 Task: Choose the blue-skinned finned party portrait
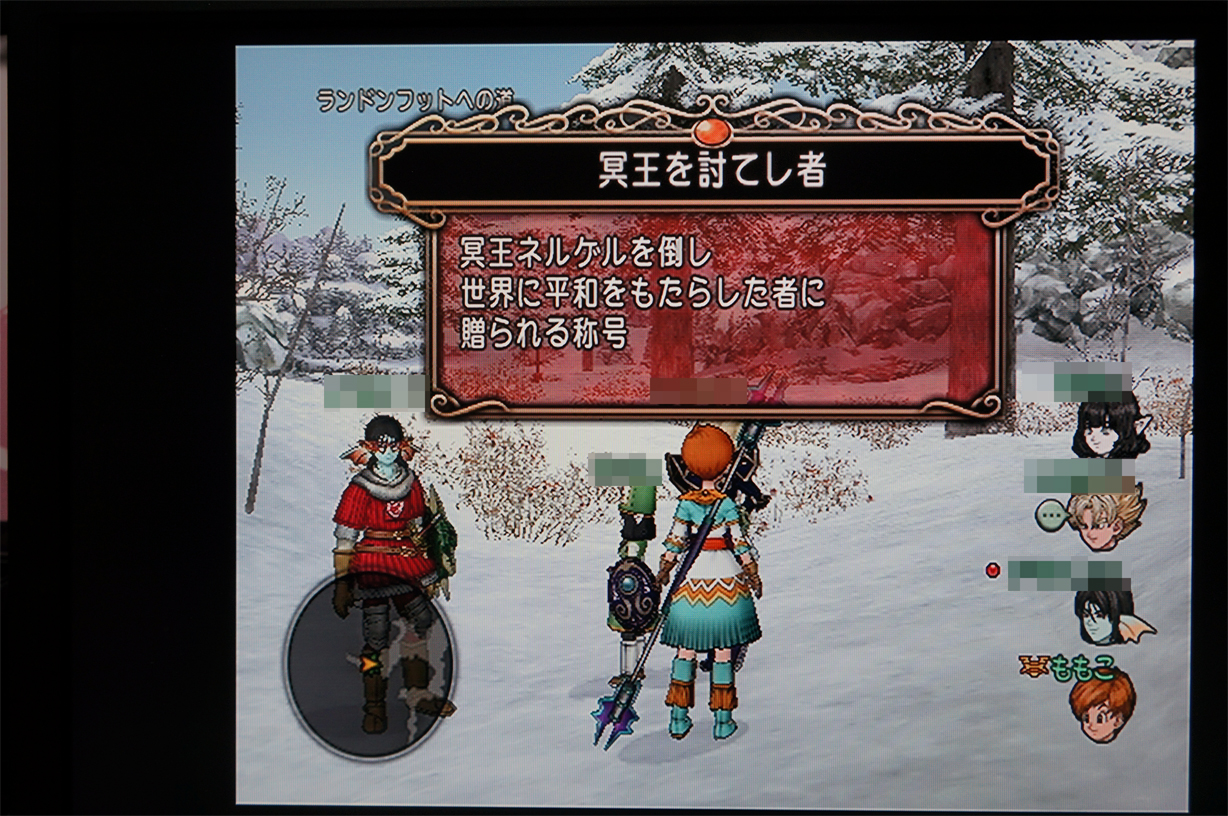[x=1107, y=613]
